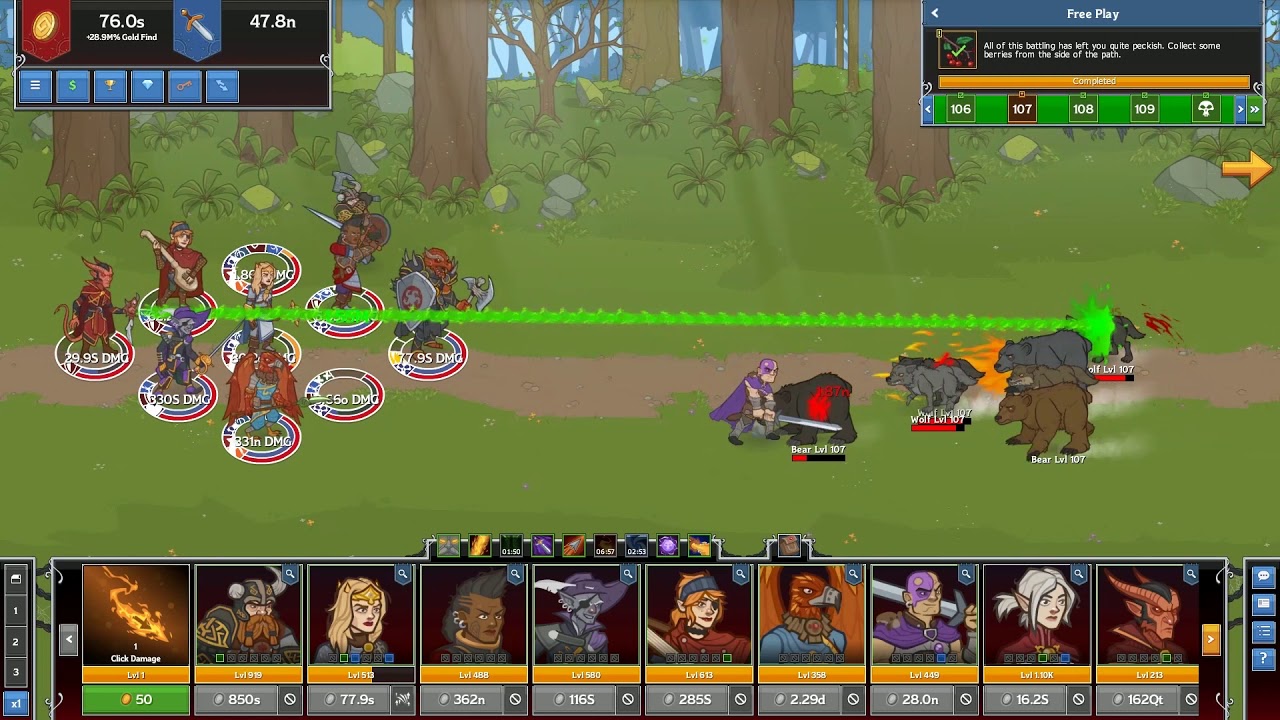Open the main menu hamburger button
Viewport: 1280px width, 720px height.
pyautogui.click(x=35, y=86)
